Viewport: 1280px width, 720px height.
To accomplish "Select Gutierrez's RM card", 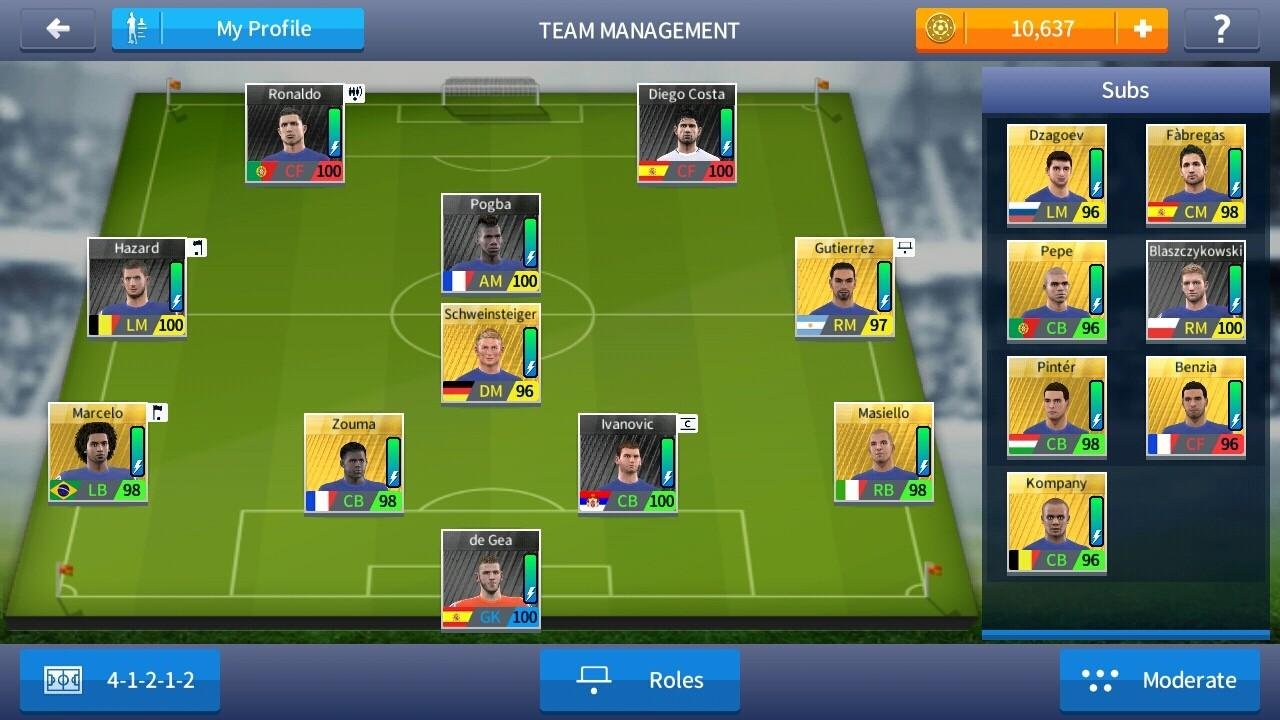I will pyautogui.click(x=844, y=287).
